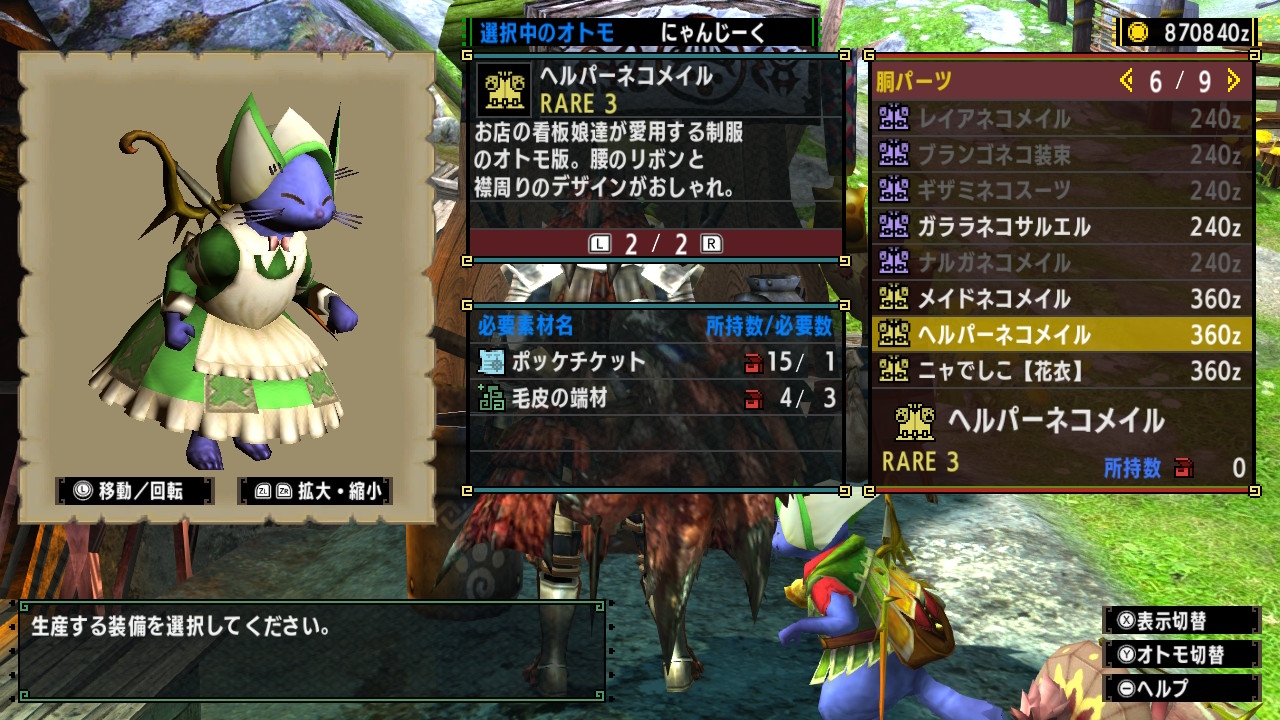Screen dimensions: 1280x720
Task: Select the ポッケチケット material row
Action: [x=656, y=362]
